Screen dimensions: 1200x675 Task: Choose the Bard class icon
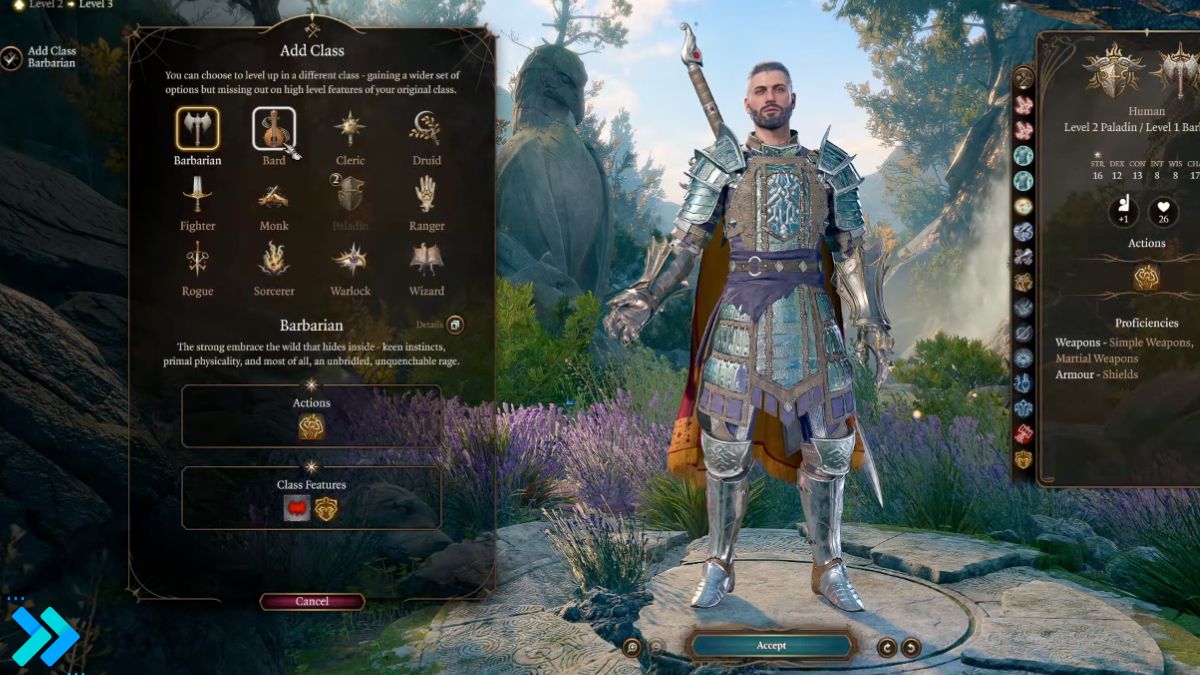point(273,129)
